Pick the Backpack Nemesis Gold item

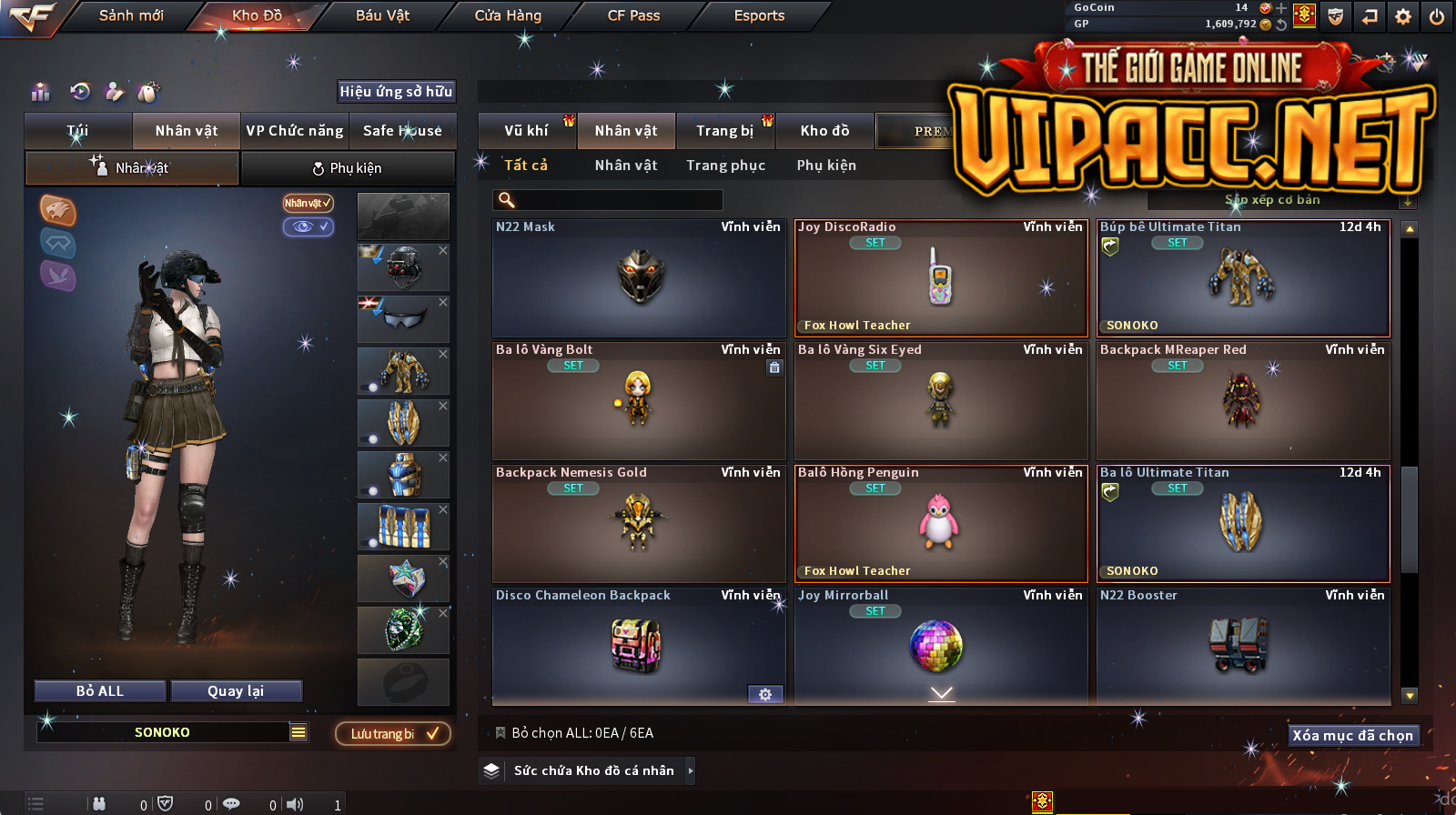click(x=639, y=524)
